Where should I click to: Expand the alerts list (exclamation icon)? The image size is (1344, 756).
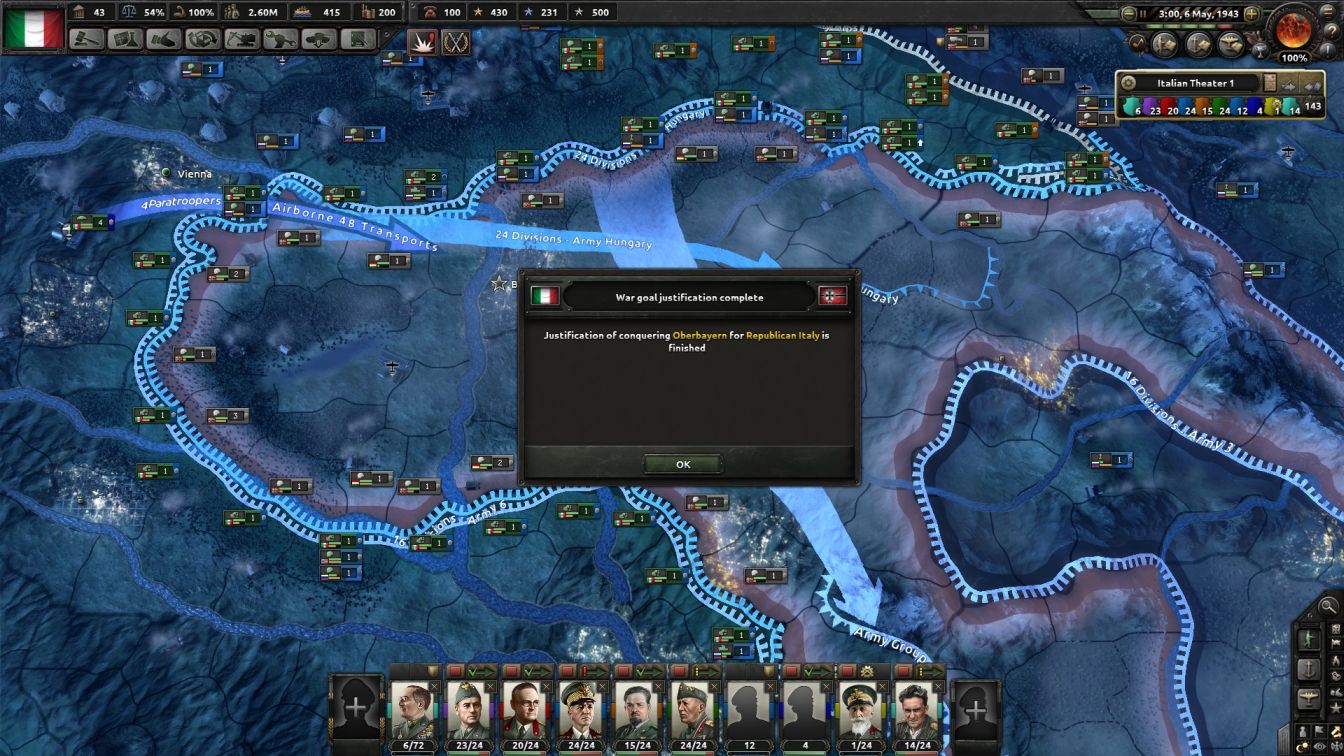coord(1328,50)
